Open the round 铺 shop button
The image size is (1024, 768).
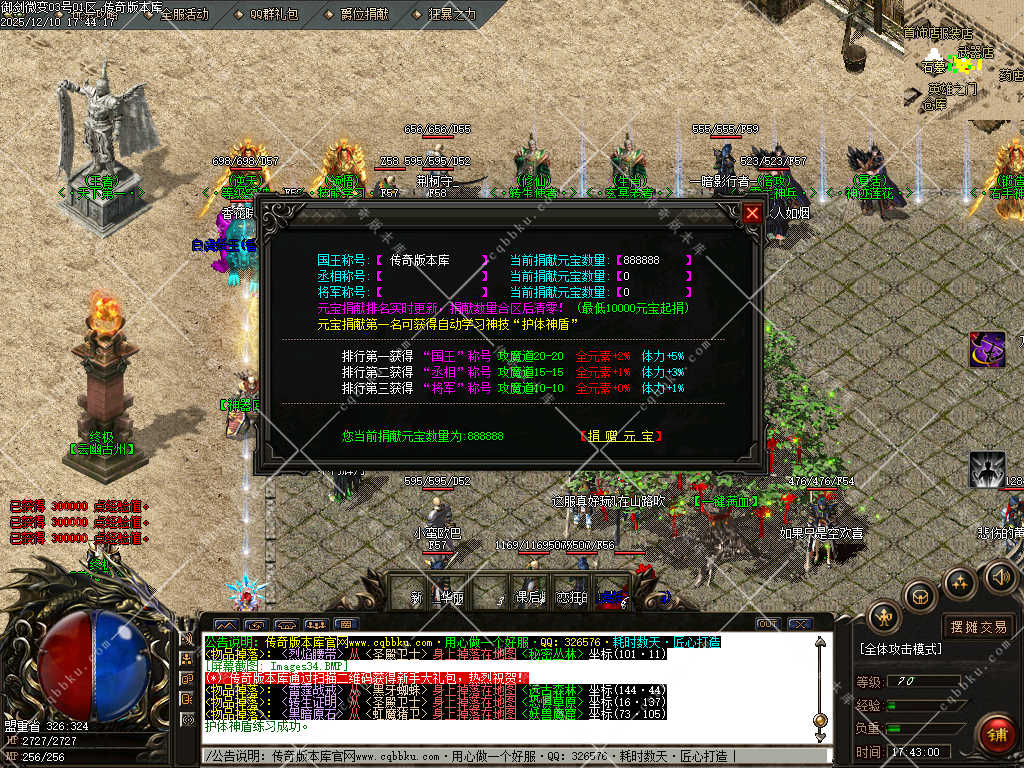point(995,734)
